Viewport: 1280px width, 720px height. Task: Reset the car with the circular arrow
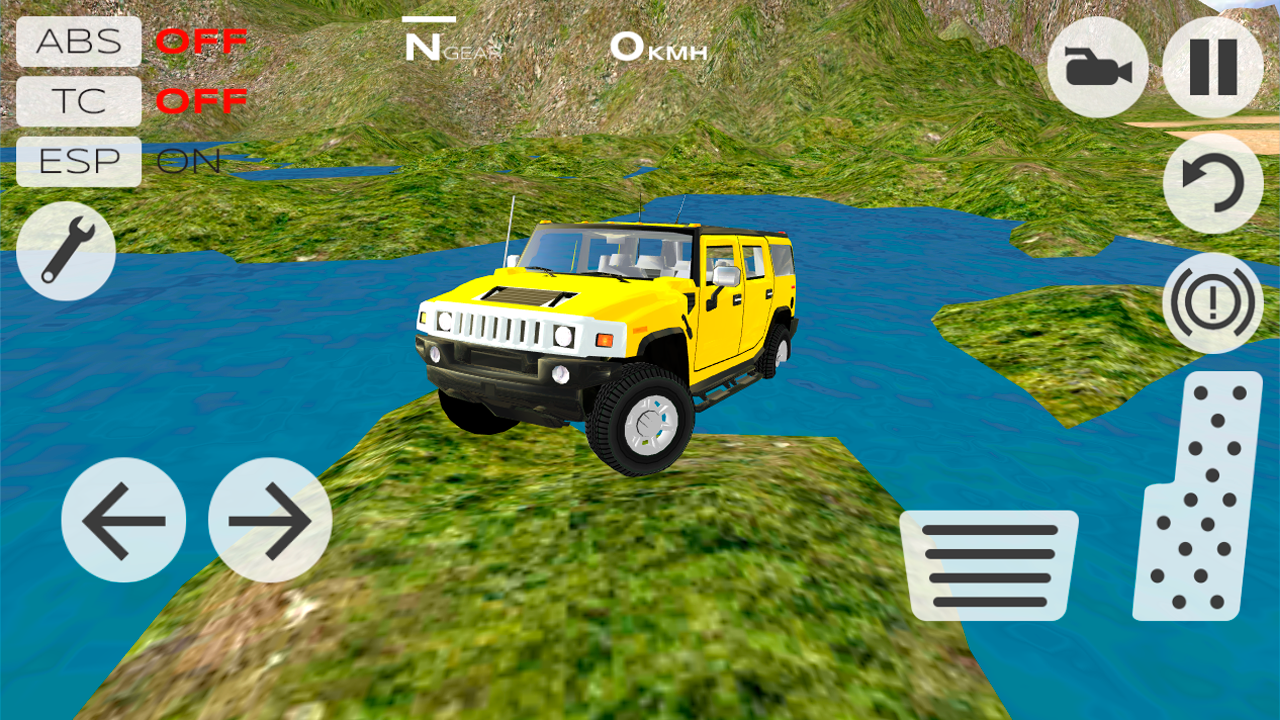pos(1213,184)
